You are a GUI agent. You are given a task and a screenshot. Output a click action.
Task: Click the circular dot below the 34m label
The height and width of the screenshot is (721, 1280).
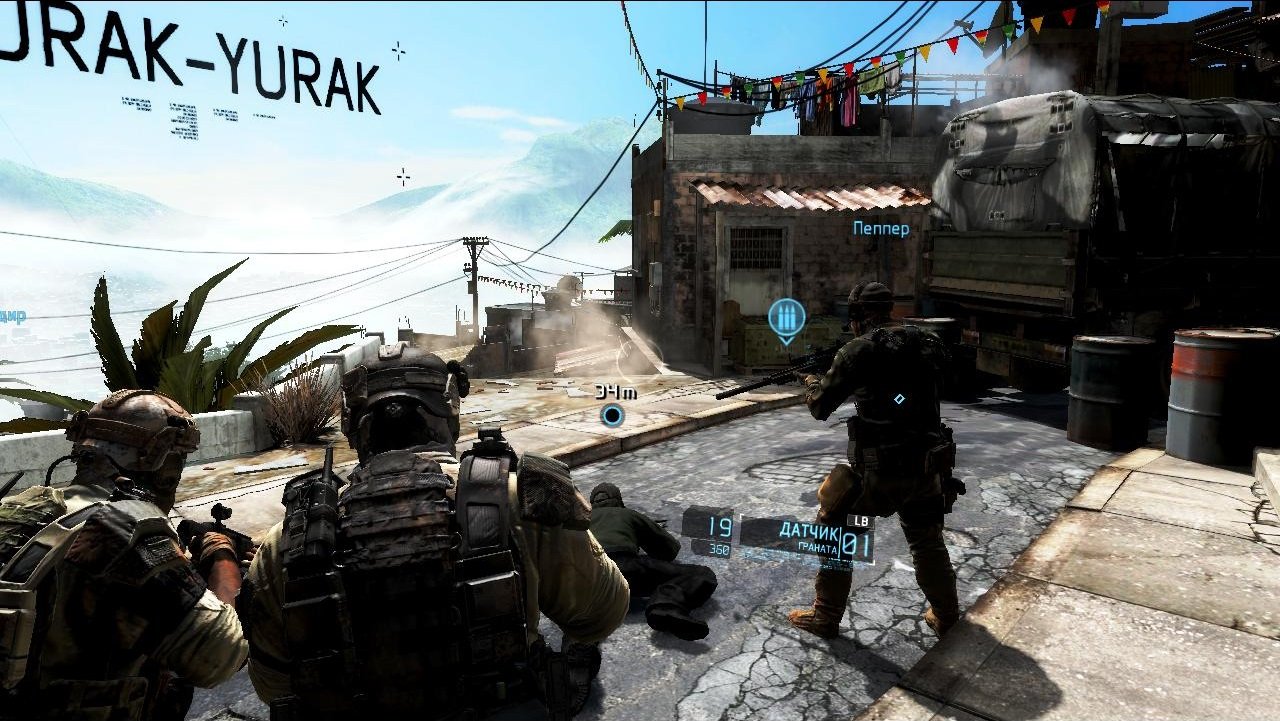611,412
